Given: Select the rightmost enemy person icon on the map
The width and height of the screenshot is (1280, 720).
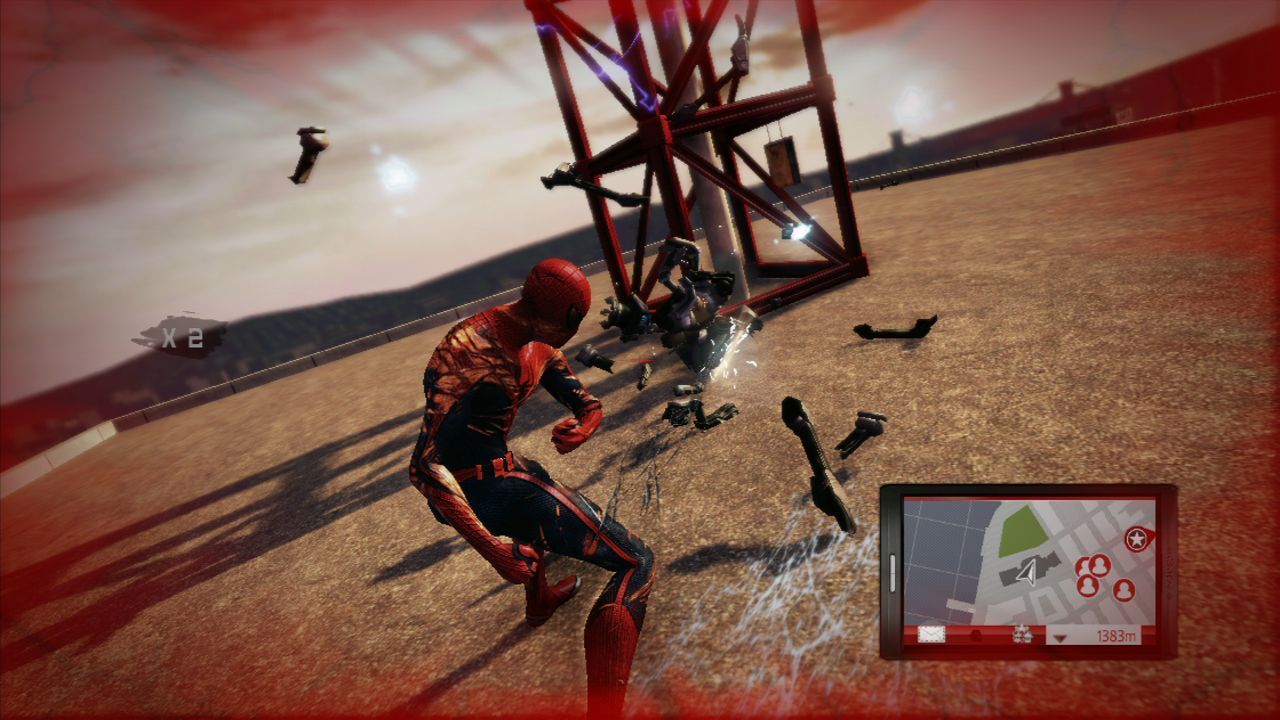Looking at the screenshot, I should [x=1124, y=589].
